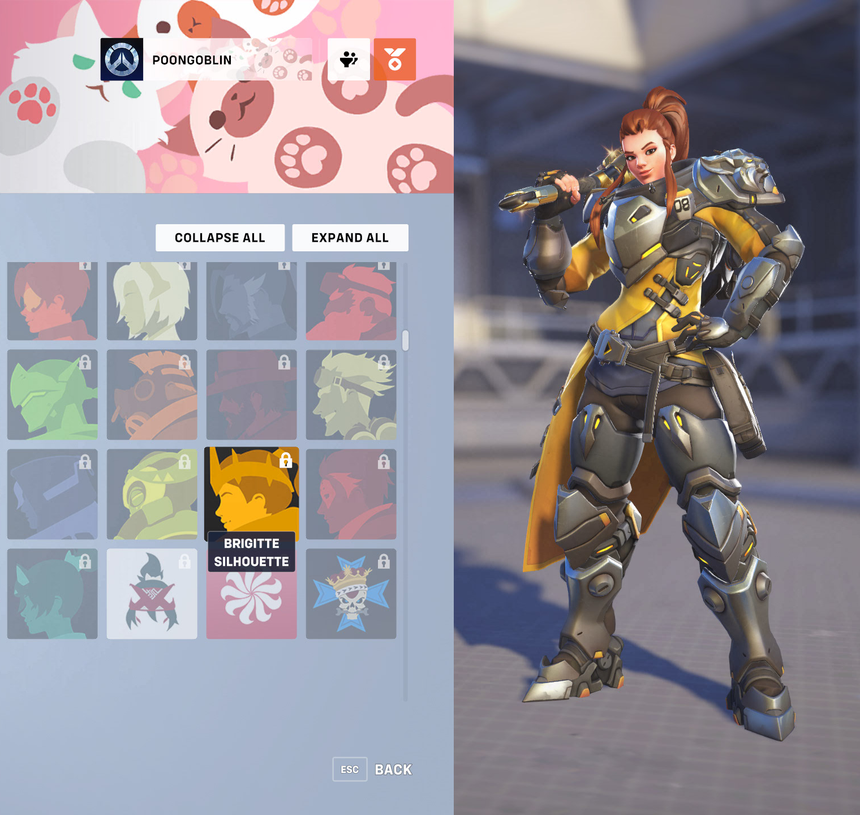
Task: Select the Brigitte Silhouette player icon
Action: (251, 494)
